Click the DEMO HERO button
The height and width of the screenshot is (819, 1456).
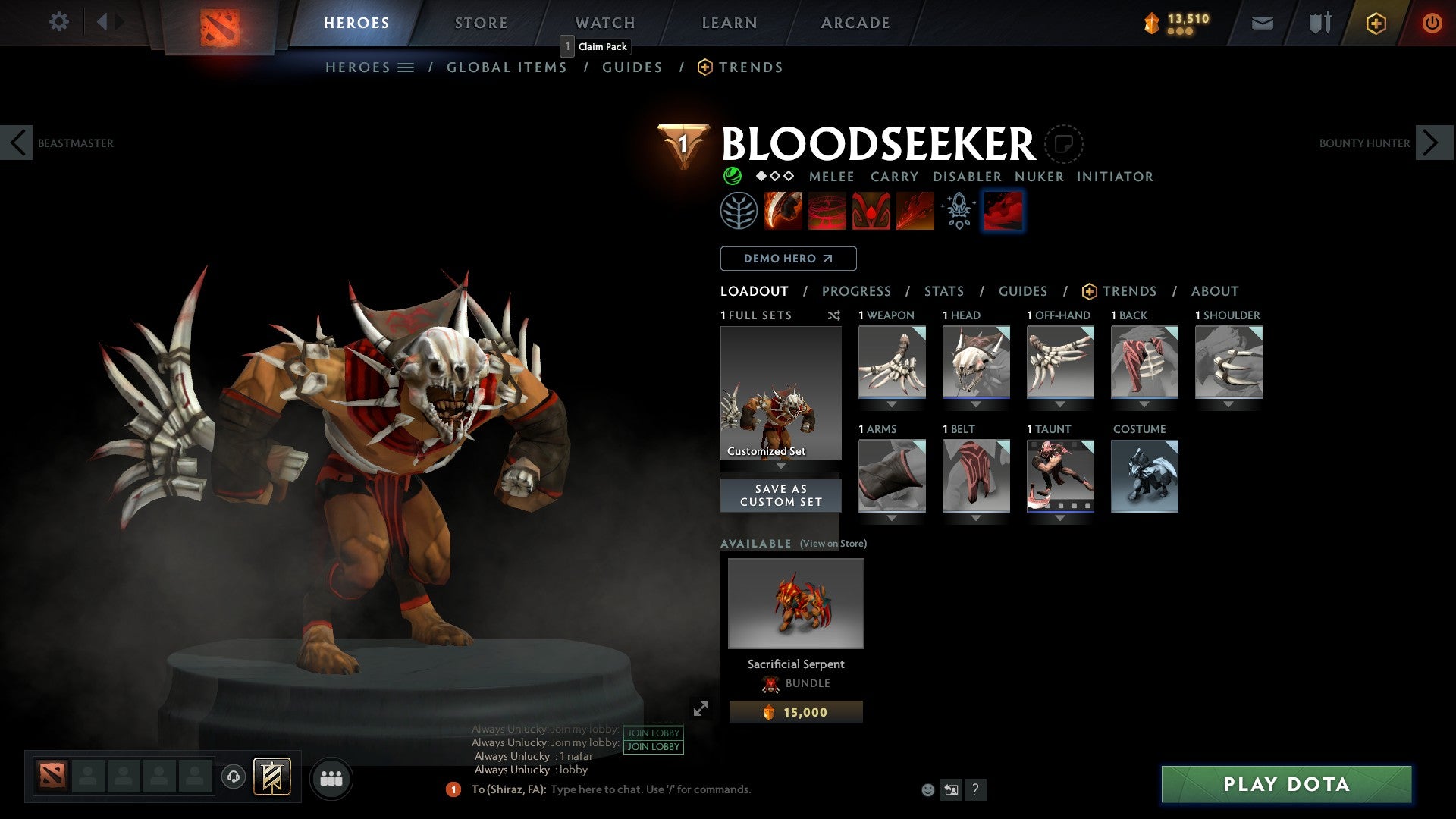(788, 259)
